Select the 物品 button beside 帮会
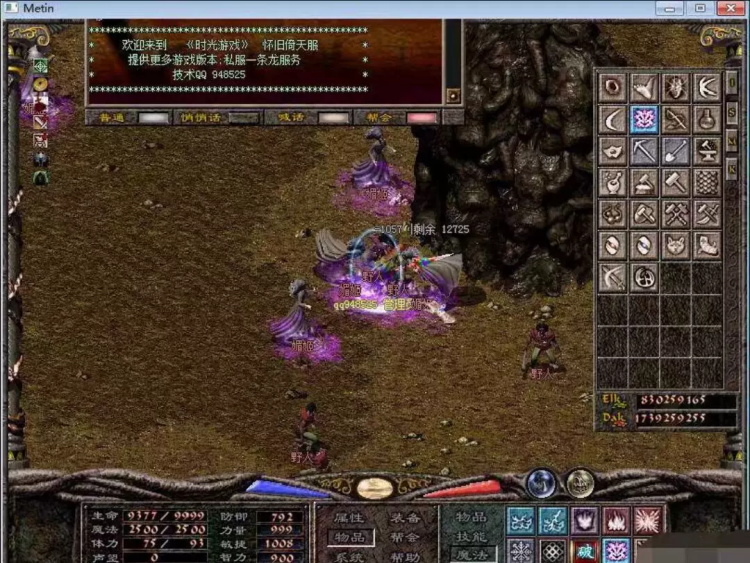Viewport: 750px width, 563px height. [x=348, y=537]
